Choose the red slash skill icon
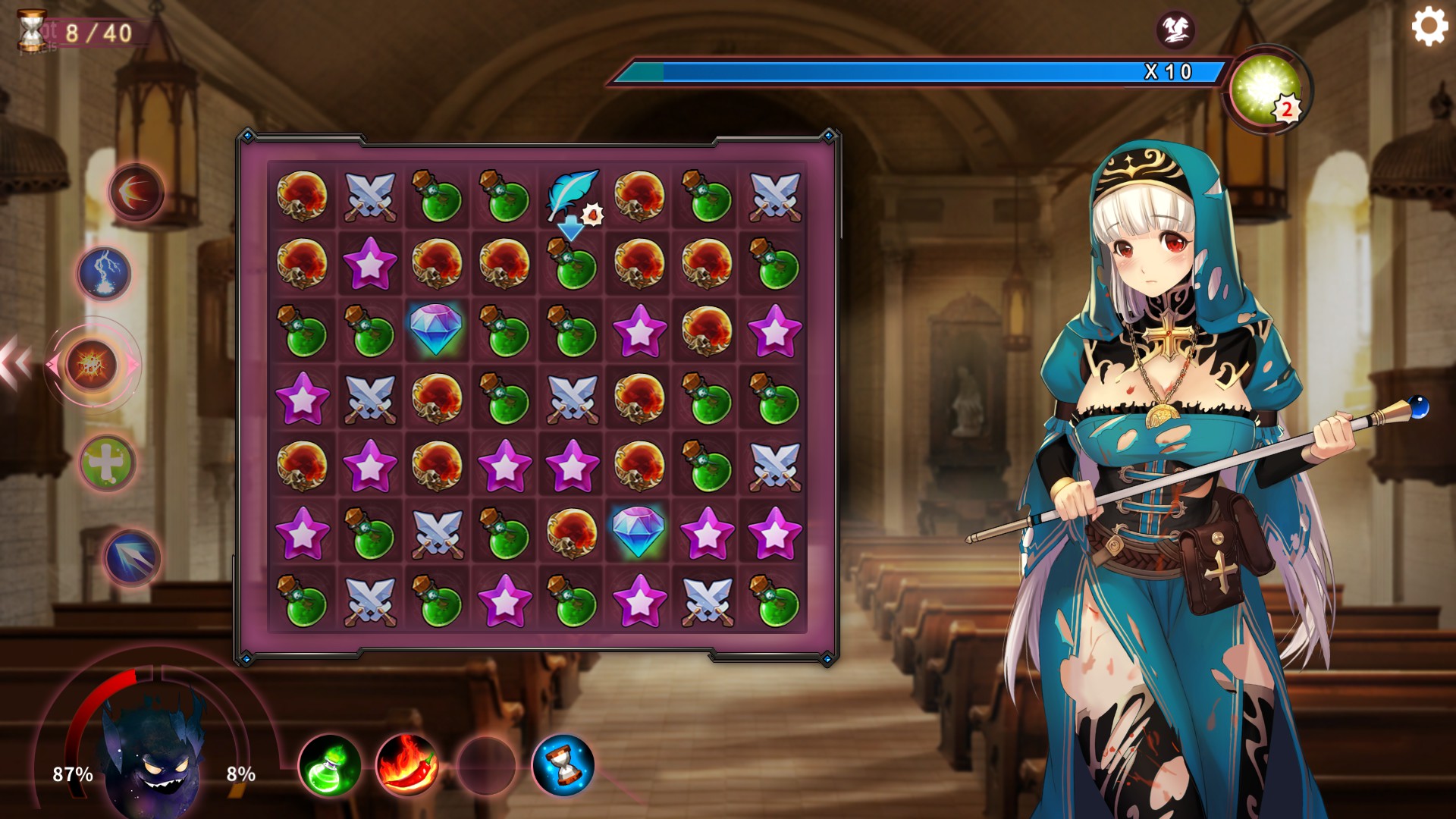This screenshot has width=1456, height=819. (136, 192)
